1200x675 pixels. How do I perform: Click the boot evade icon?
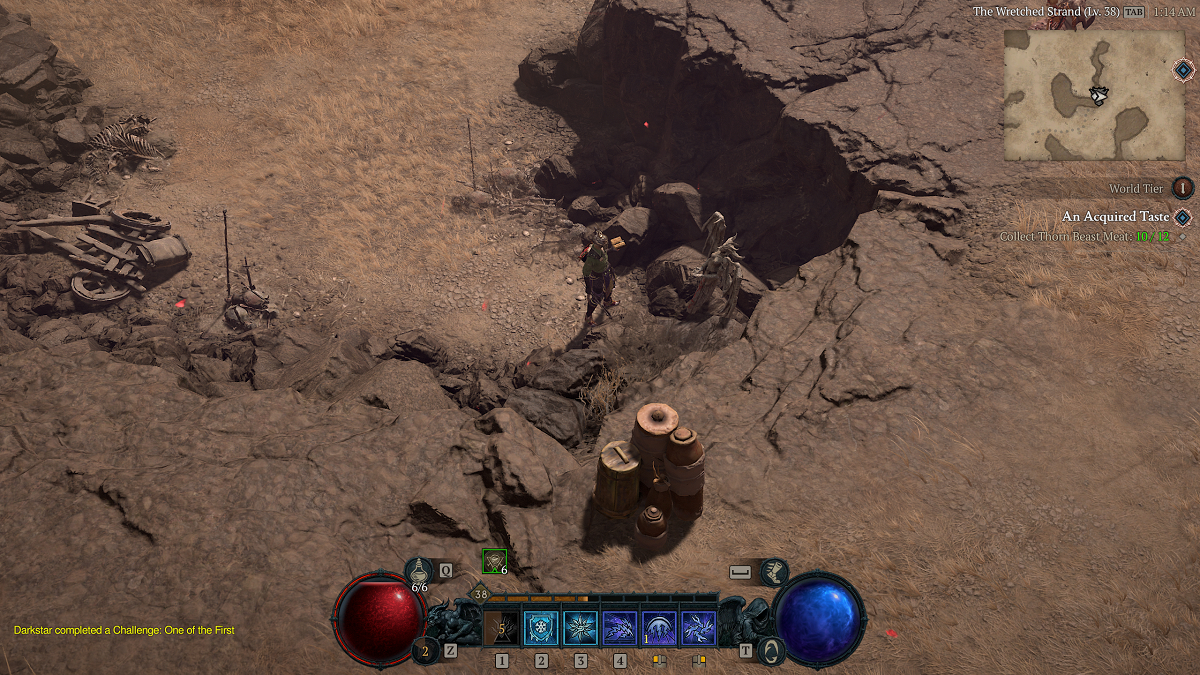[x=773, y=572]
